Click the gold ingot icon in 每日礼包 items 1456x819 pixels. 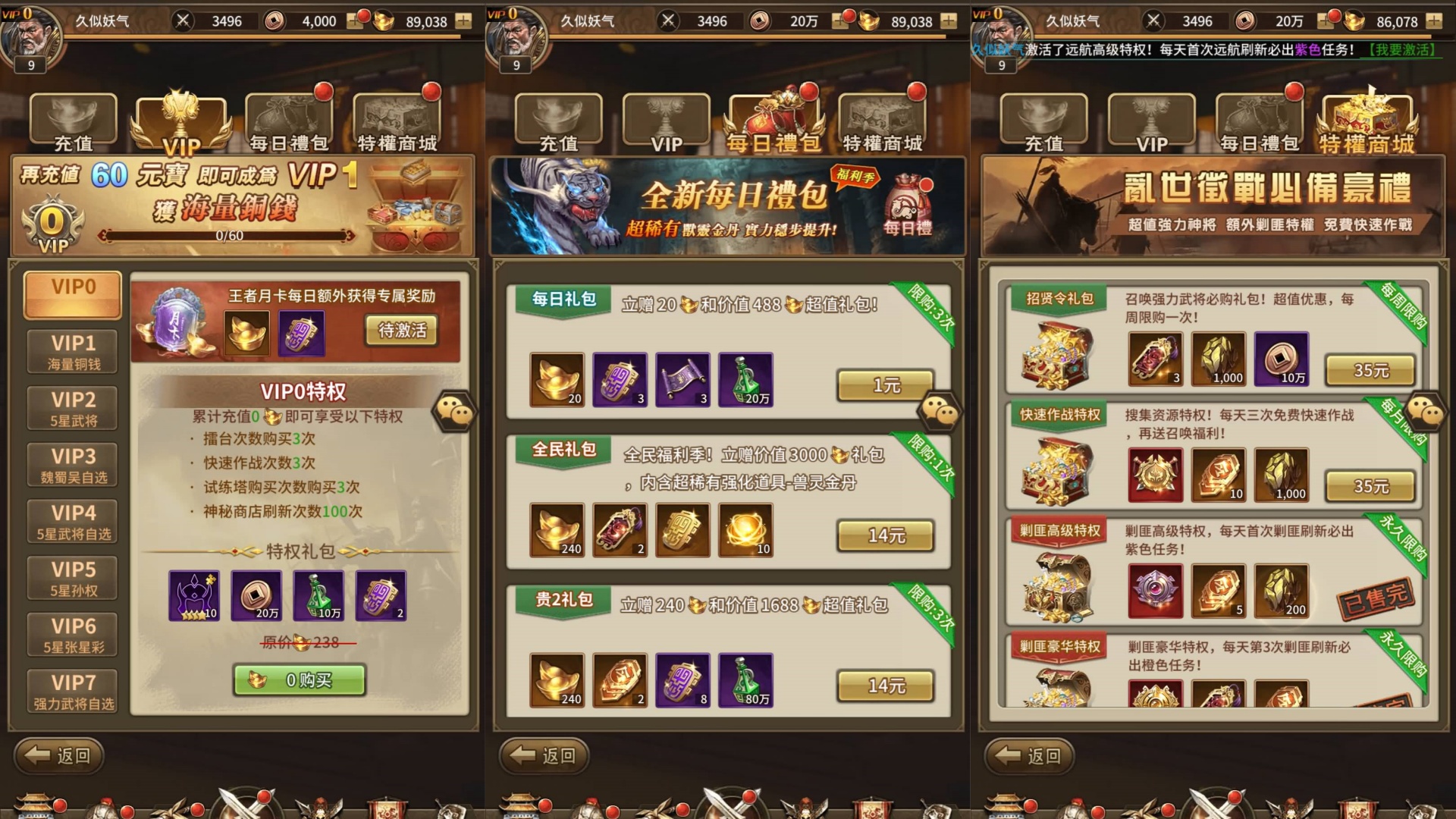tap(557, 379)
